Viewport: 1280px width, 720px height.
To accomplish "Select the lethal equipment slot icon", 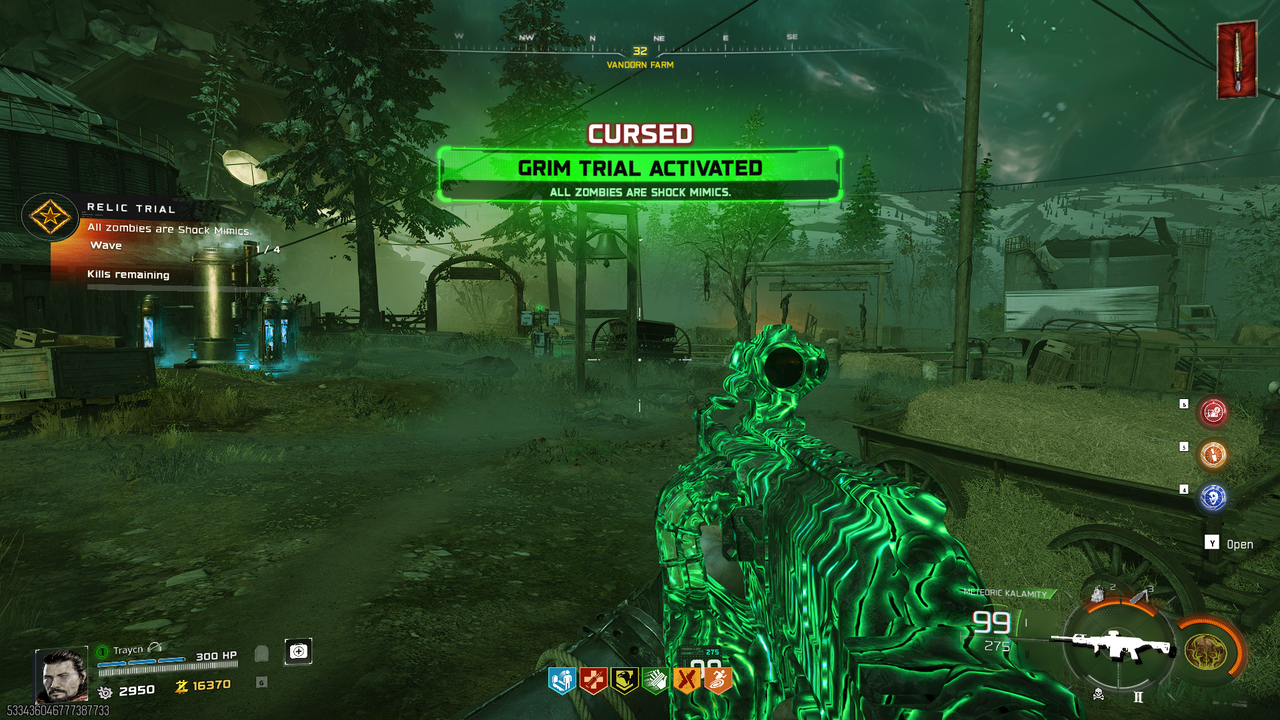I will point(1139,596).
